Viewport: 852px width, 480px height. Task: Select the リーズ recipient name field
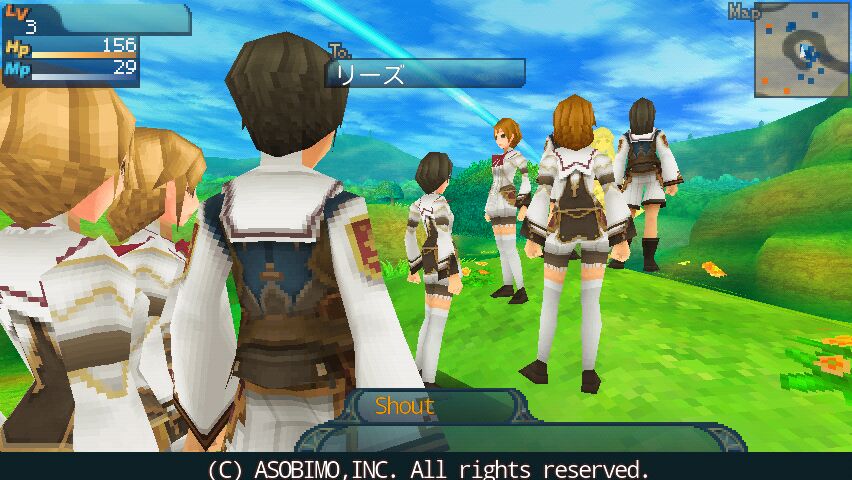[x=426, y=74]
